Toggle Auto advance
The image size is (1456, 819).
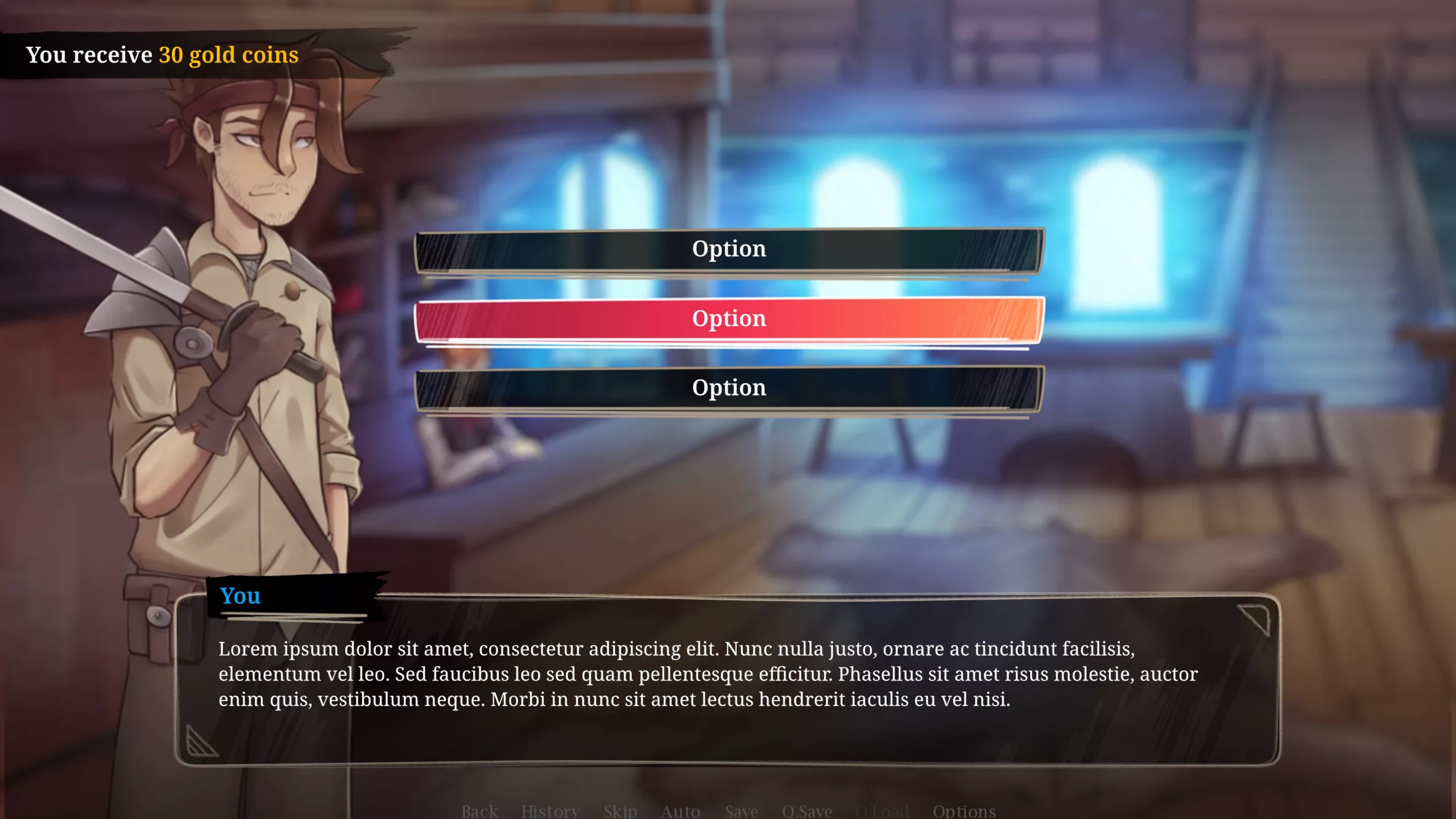(x=680, y=810)
